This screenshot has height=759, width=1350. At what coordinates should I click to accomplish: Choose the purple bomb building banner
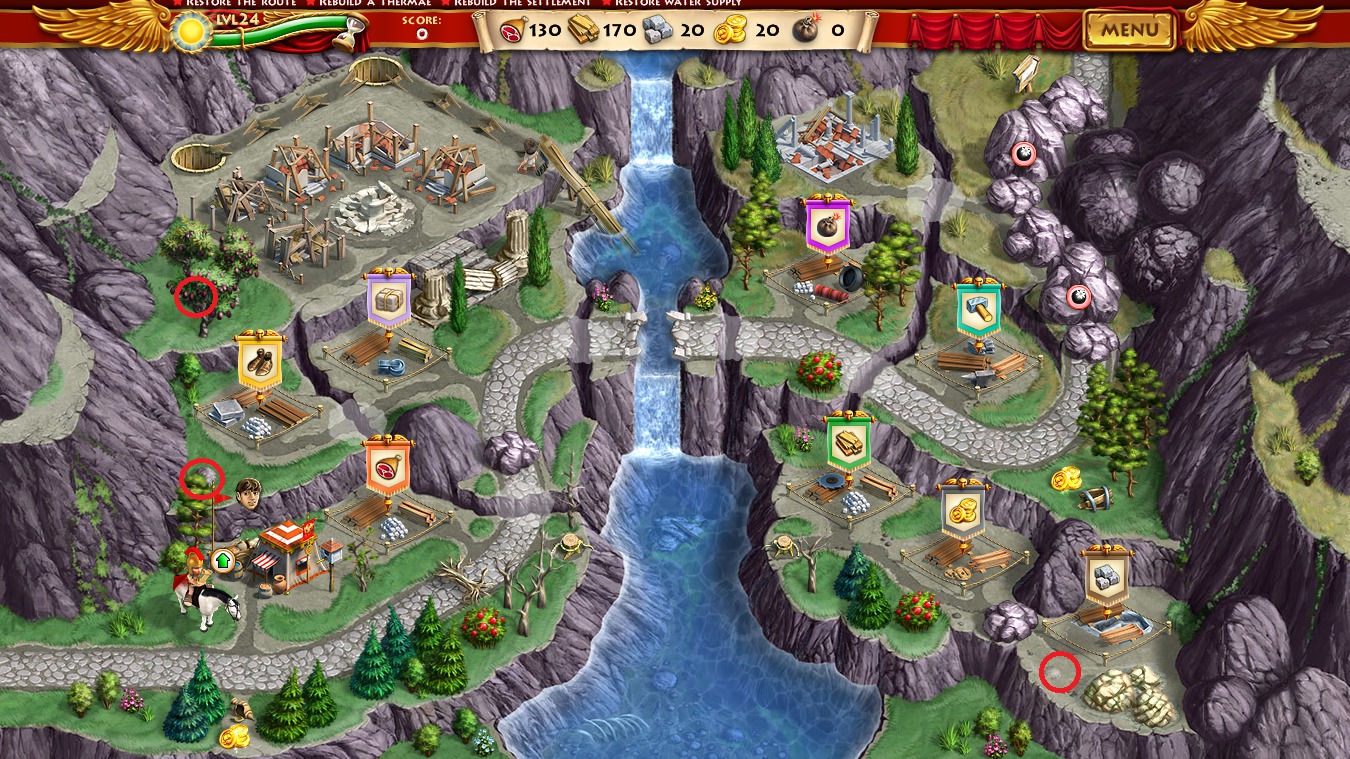coord(827,225)
